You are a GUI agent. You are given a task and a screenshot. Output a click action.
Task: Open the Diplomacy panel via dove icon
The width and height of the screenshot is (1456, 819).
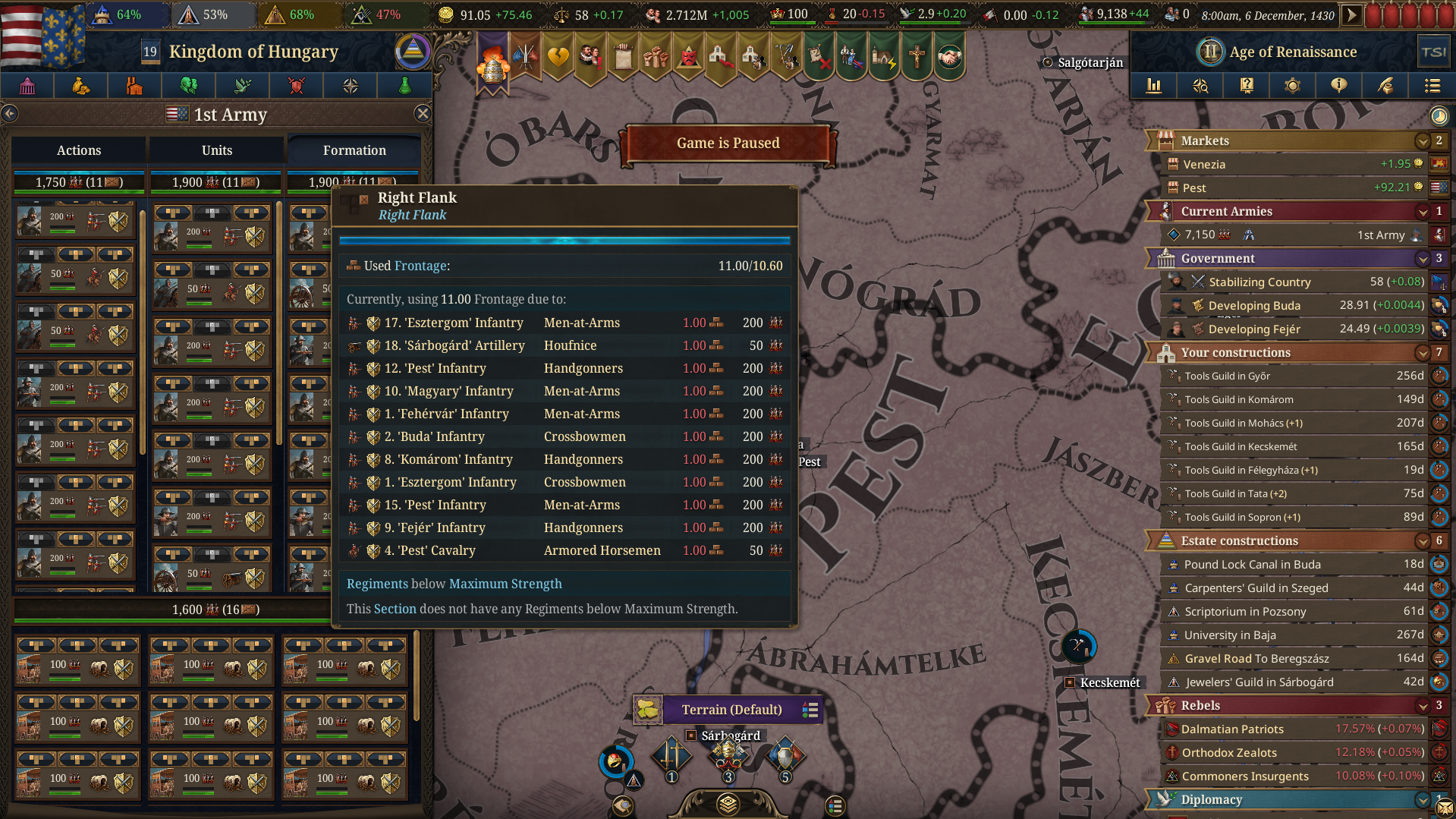pos(243,86)
